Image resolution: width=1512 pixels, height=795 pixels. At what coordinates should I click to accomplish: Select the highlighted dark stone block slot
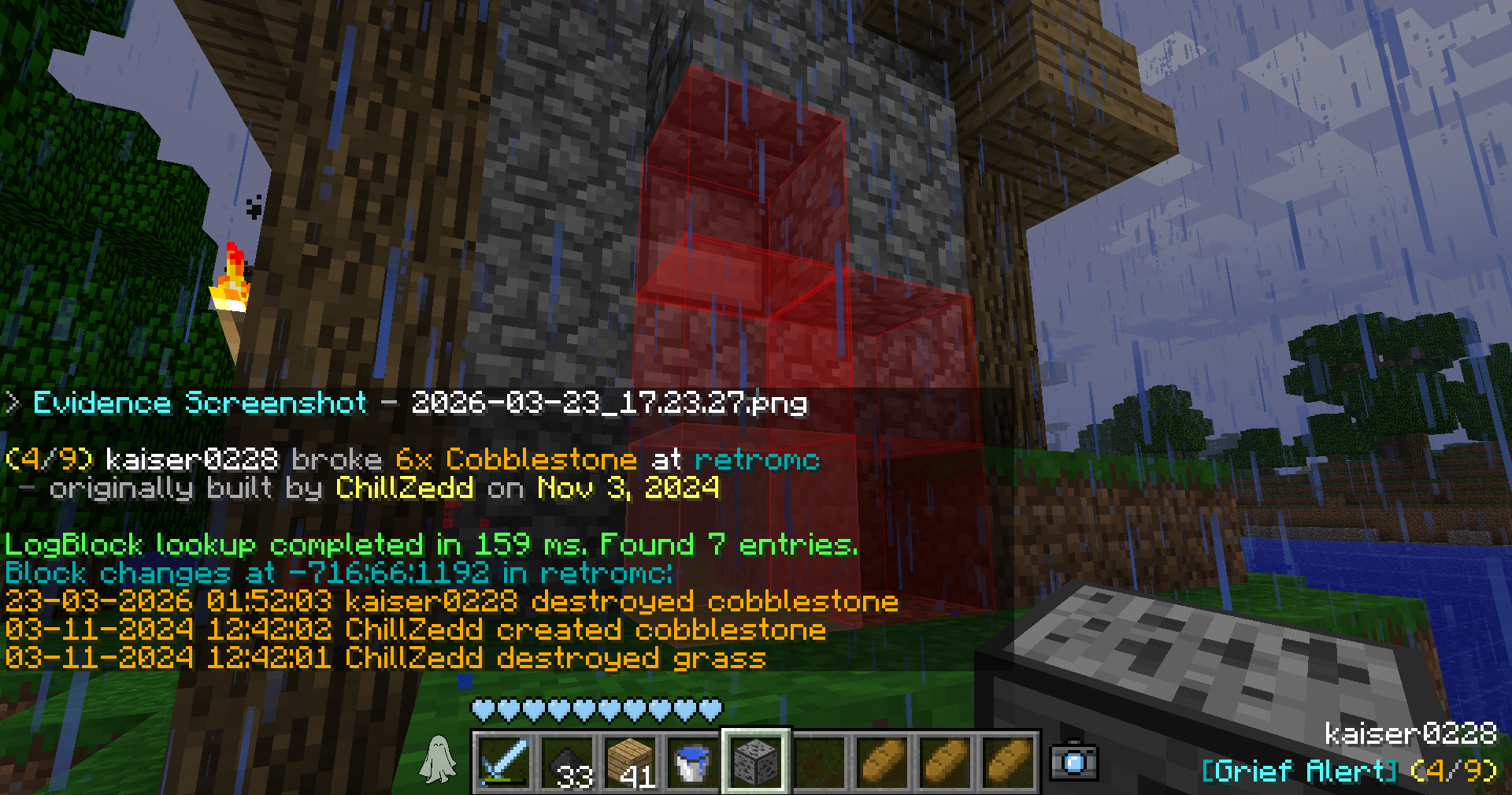756,762
